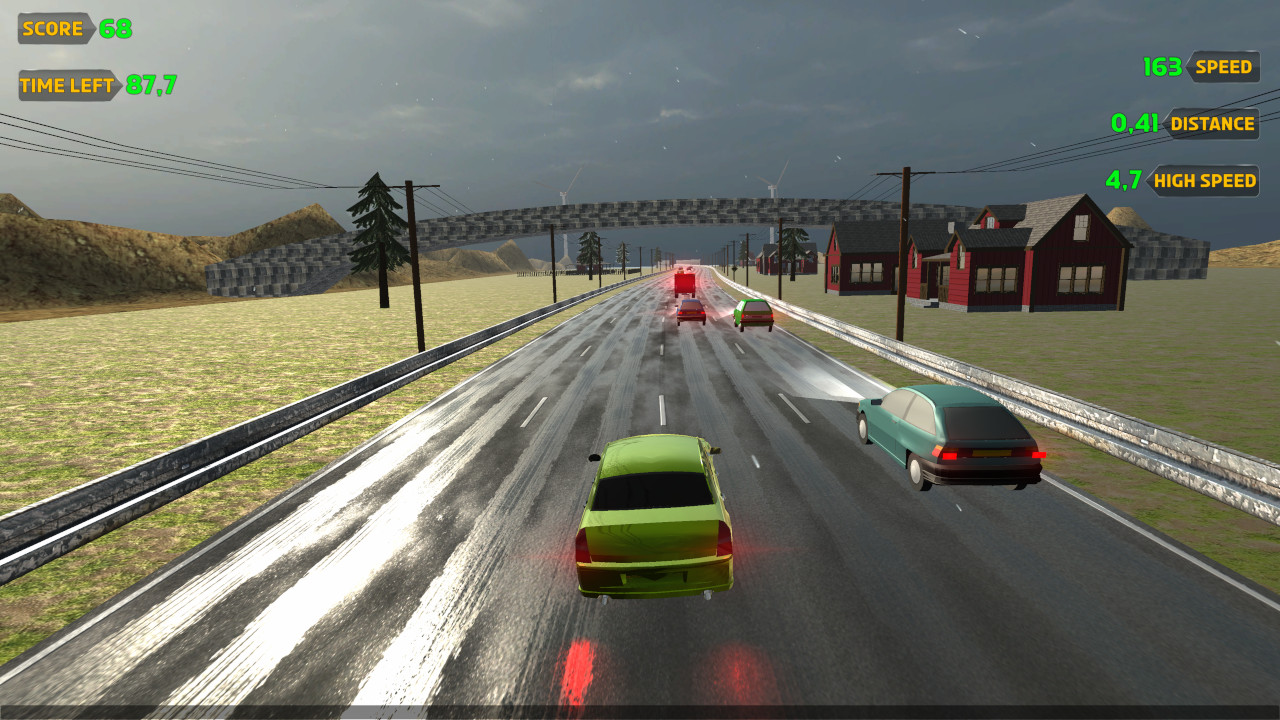Viewport: 1280px width, 720px height.
Task: Click the utility pole beside the road
Action: coord(413,250)
